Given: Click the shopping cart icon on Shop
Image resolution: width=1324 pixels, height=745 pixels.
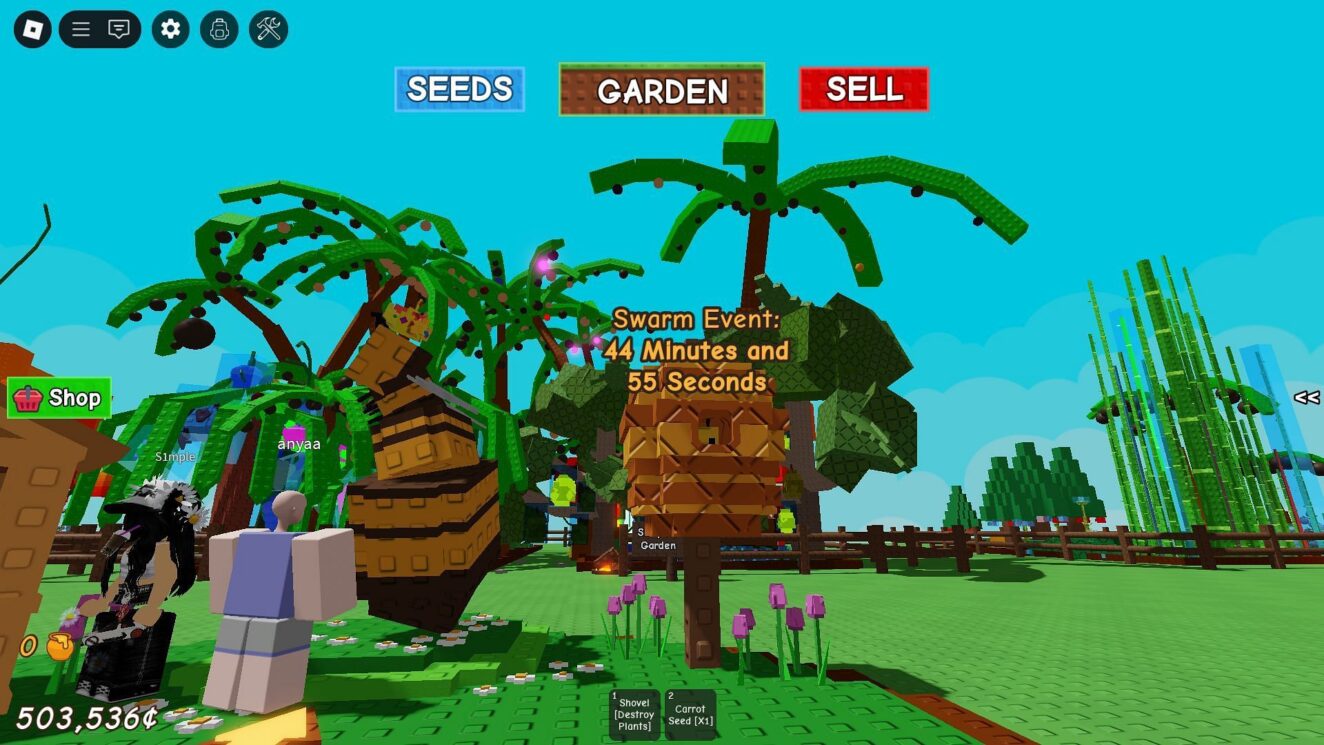Looking at the screenshot, I should coord(28,398).
